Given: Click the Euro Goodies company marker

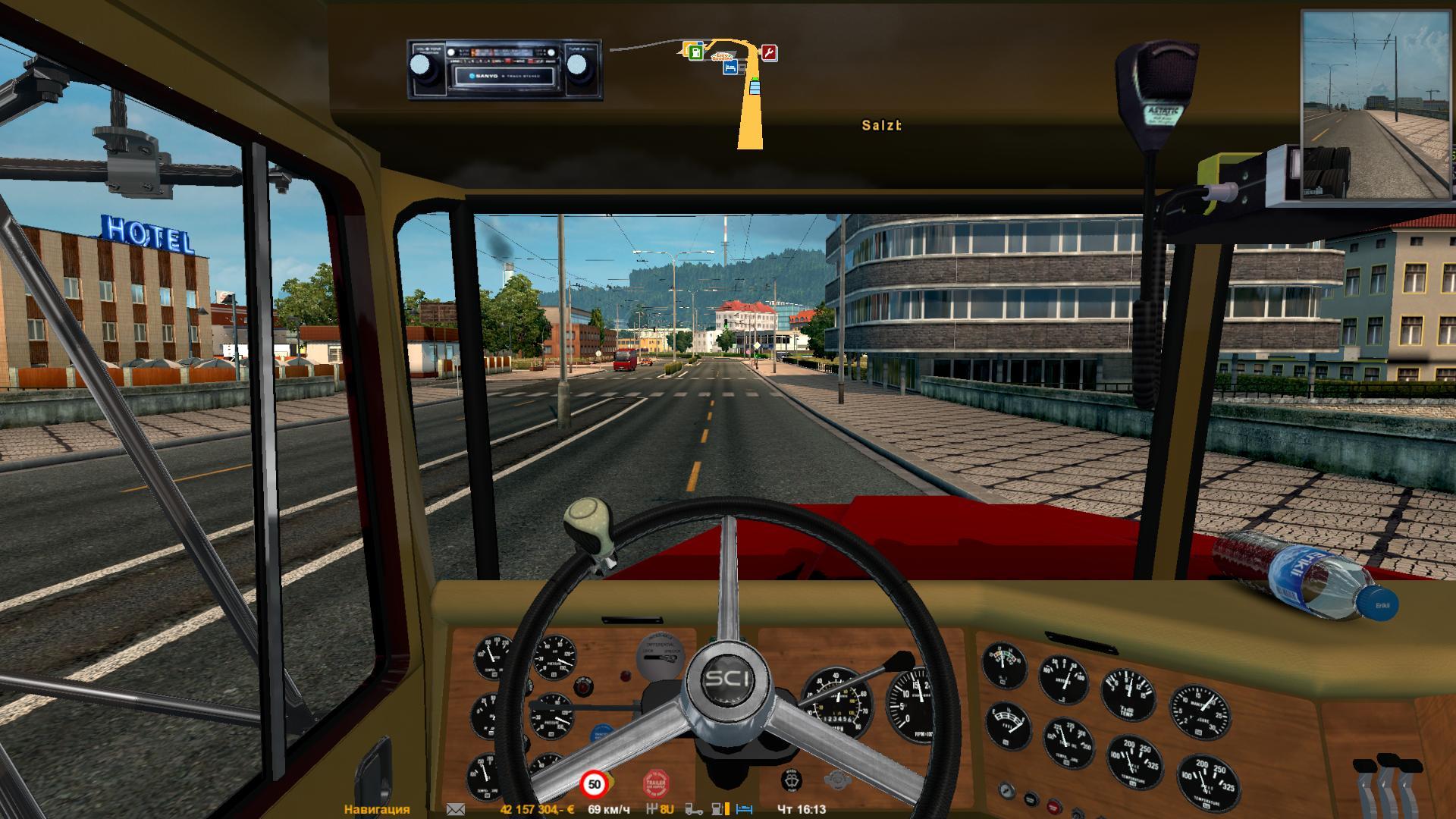Looking at the screenshot, I should (x=722, y=57).
